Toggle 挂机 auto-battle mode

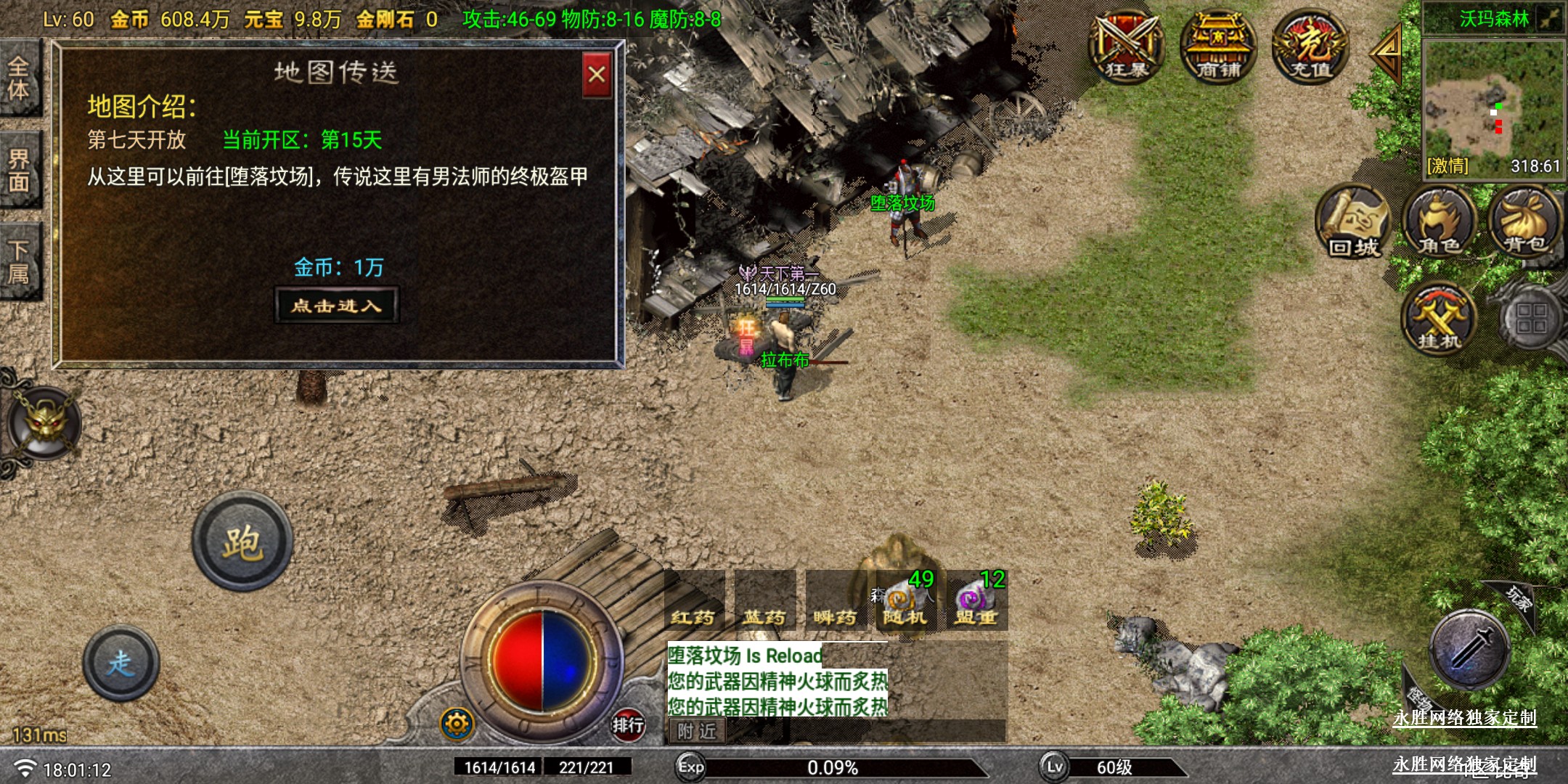(1438, 318)
